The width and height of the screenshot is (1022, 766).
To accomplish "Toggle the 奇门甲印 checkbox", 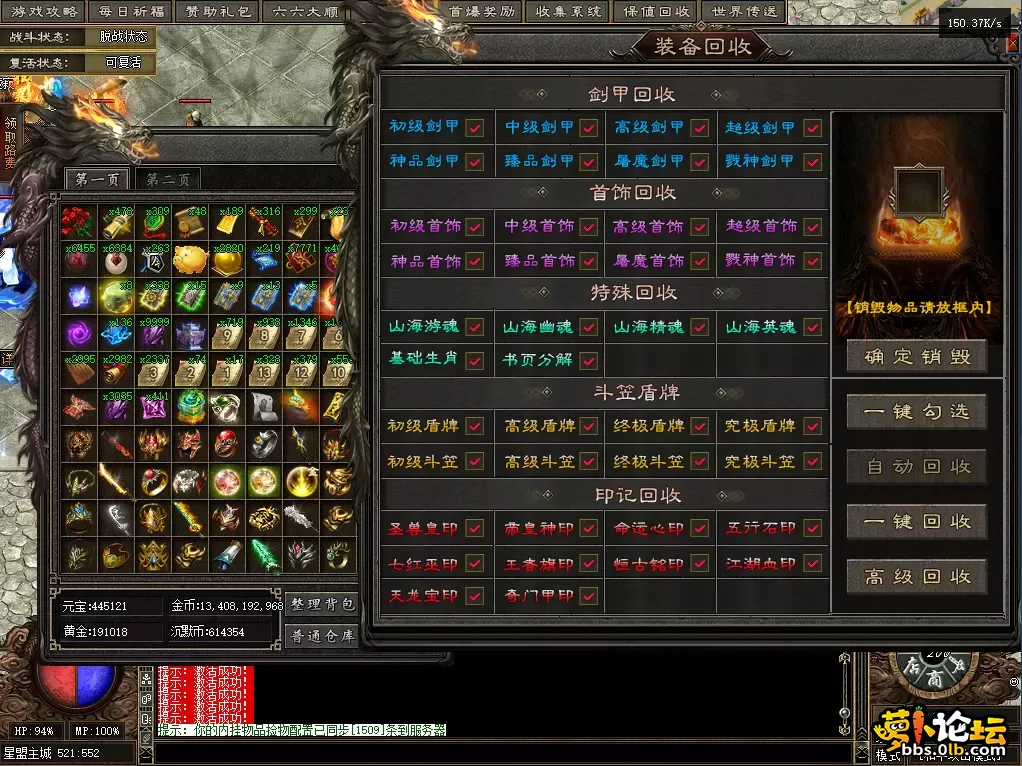I will pyautogui.click(x=588, y=596).
